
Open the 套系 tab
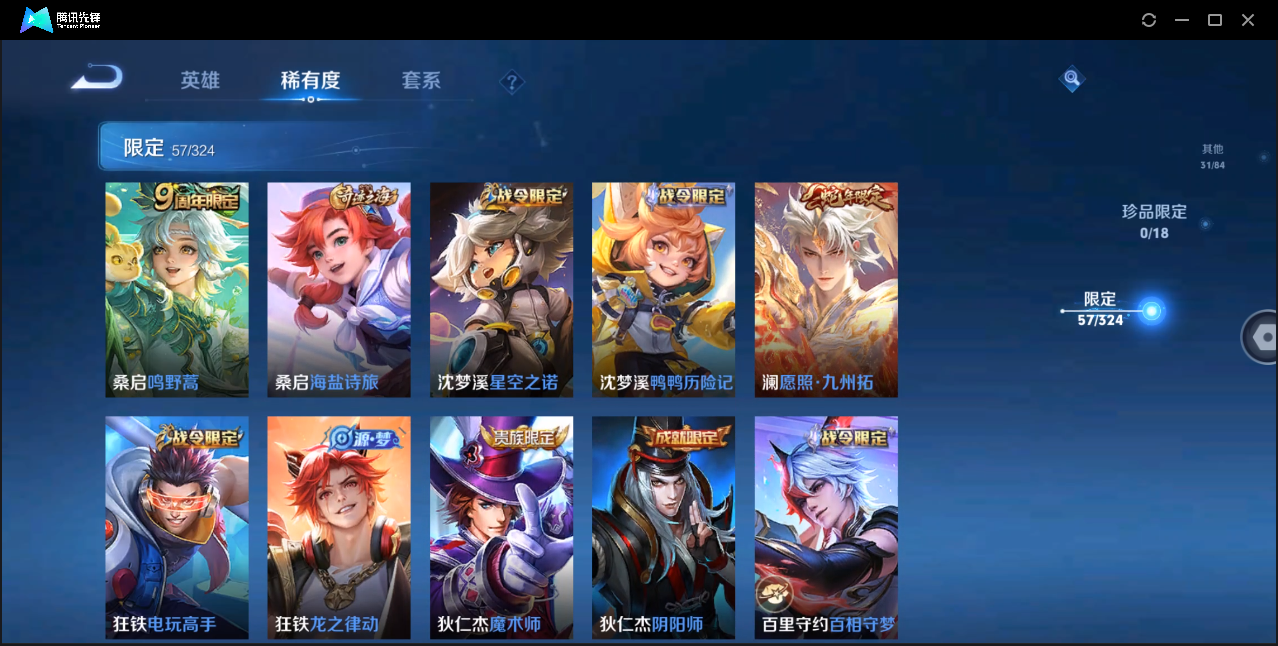(421, 81)
